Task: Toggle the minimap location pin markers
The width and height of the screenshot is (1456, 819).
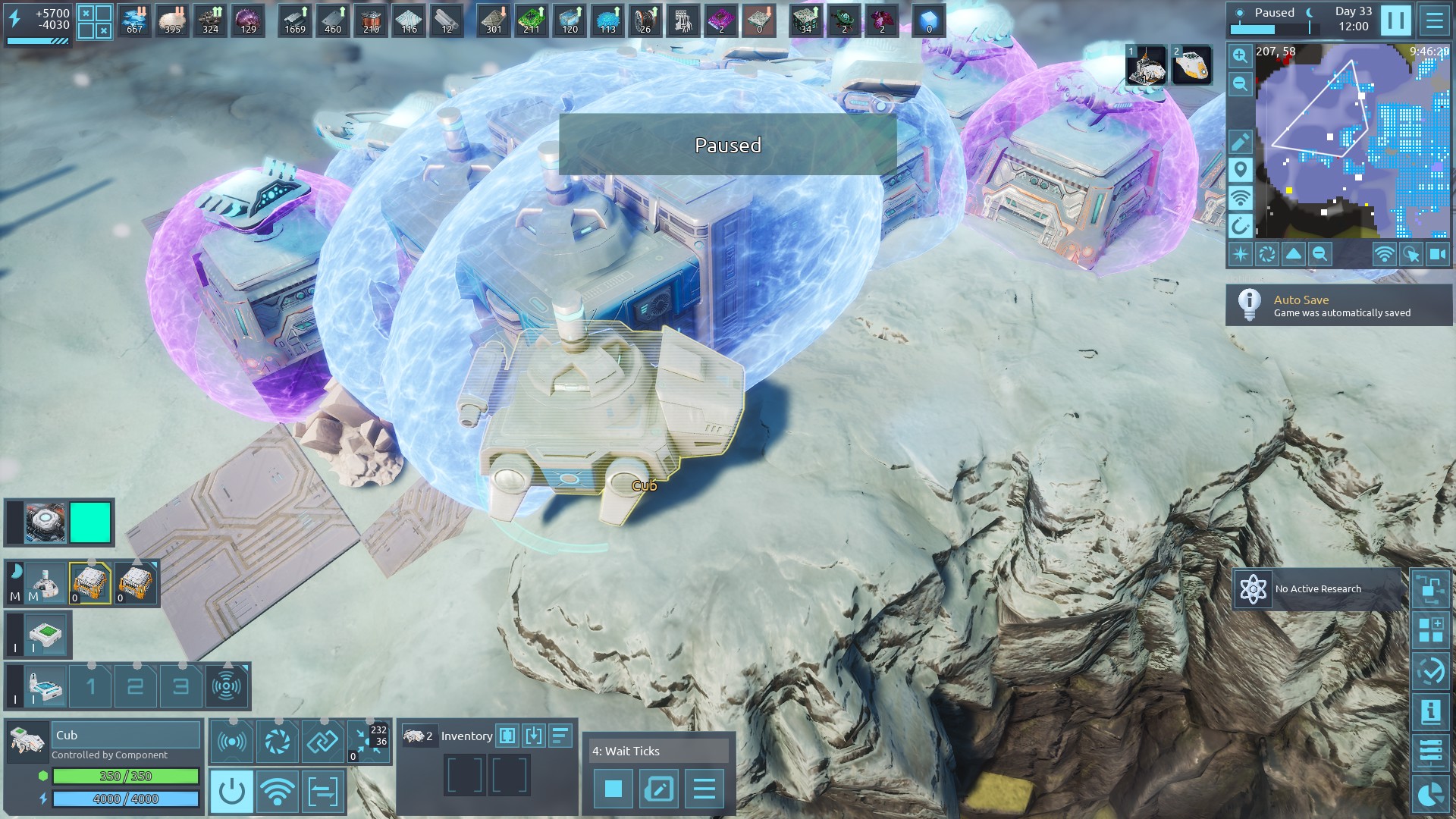Action: (1241, 170)
